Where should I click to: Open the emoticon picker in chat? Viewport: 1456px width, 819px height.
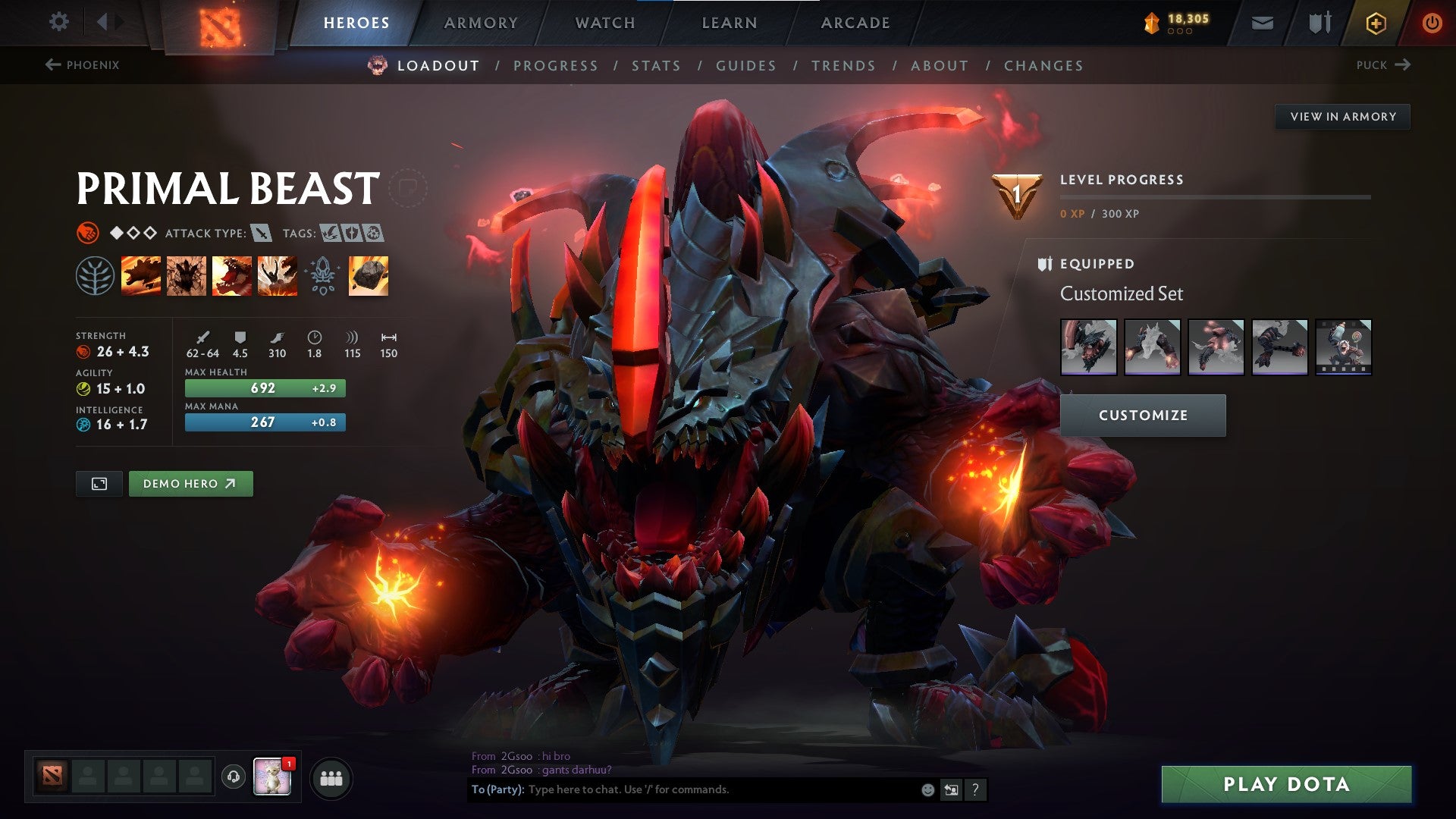point(927,789)
